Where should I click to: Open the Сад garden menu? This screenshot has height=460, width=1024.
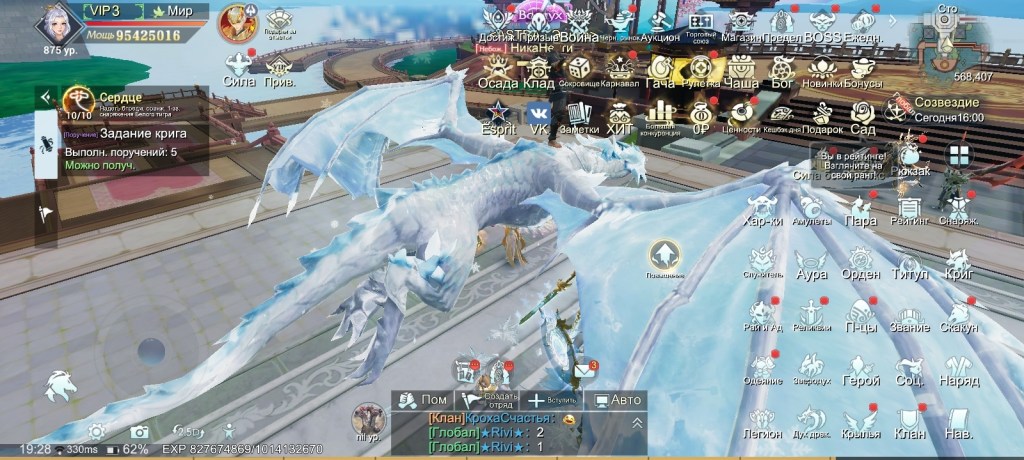pos(862,115)
